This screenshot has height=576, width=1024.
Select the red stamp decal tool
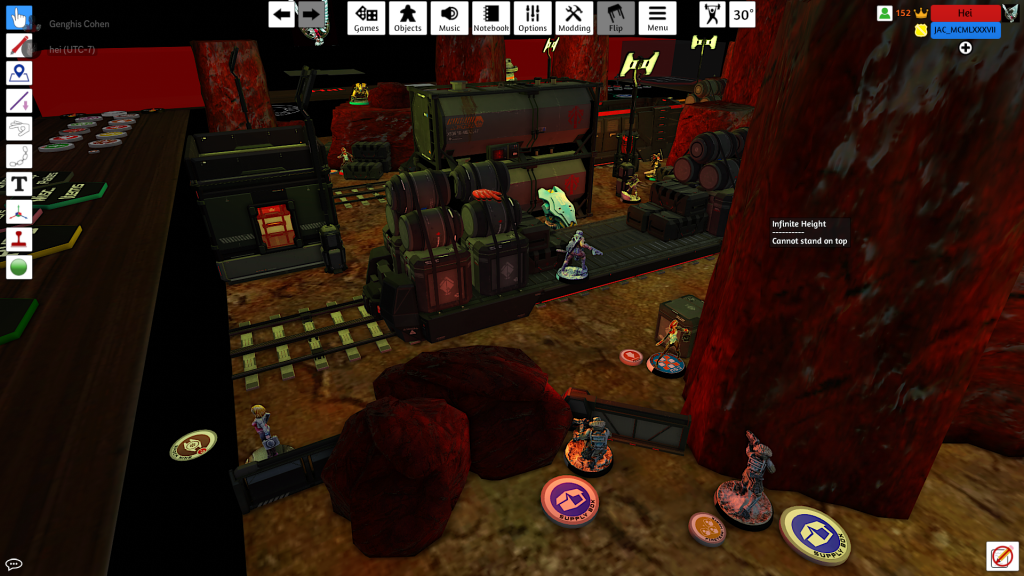(x=19, y=240)
